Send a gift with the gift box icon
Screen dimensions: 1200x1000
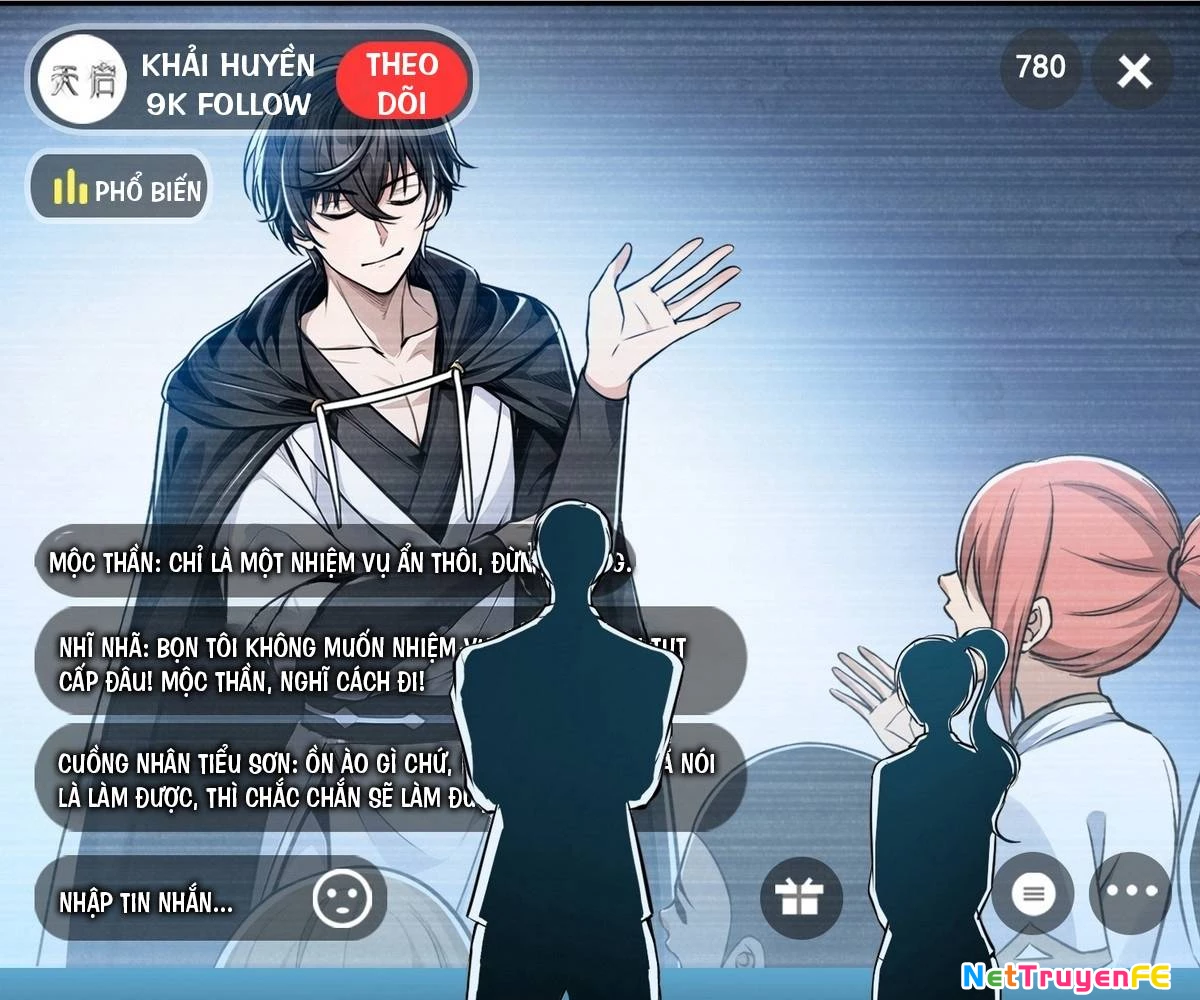click(x=800, y=897)
